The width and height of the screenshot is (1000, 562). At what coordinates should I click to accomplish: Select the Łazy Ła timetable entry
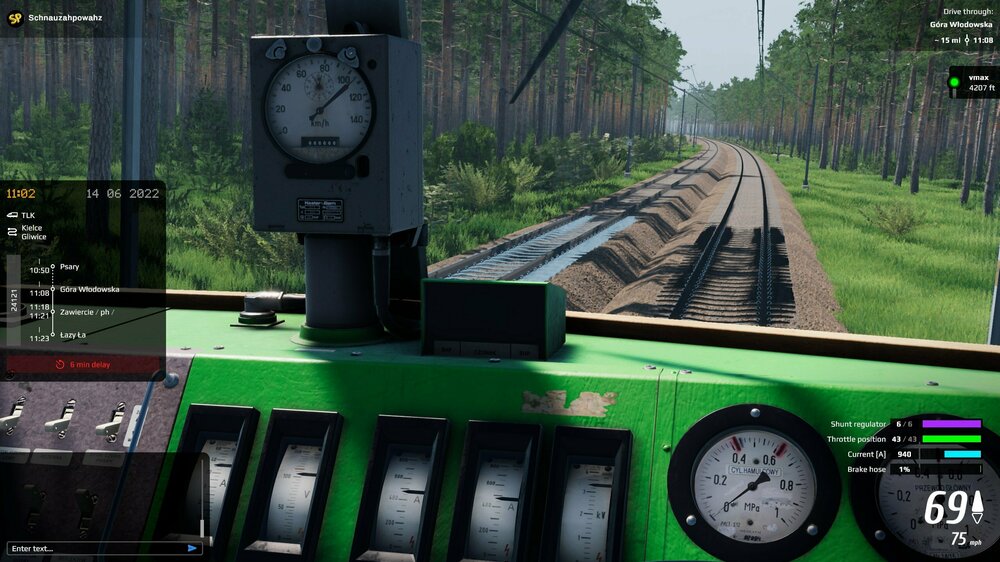[73, 334]
